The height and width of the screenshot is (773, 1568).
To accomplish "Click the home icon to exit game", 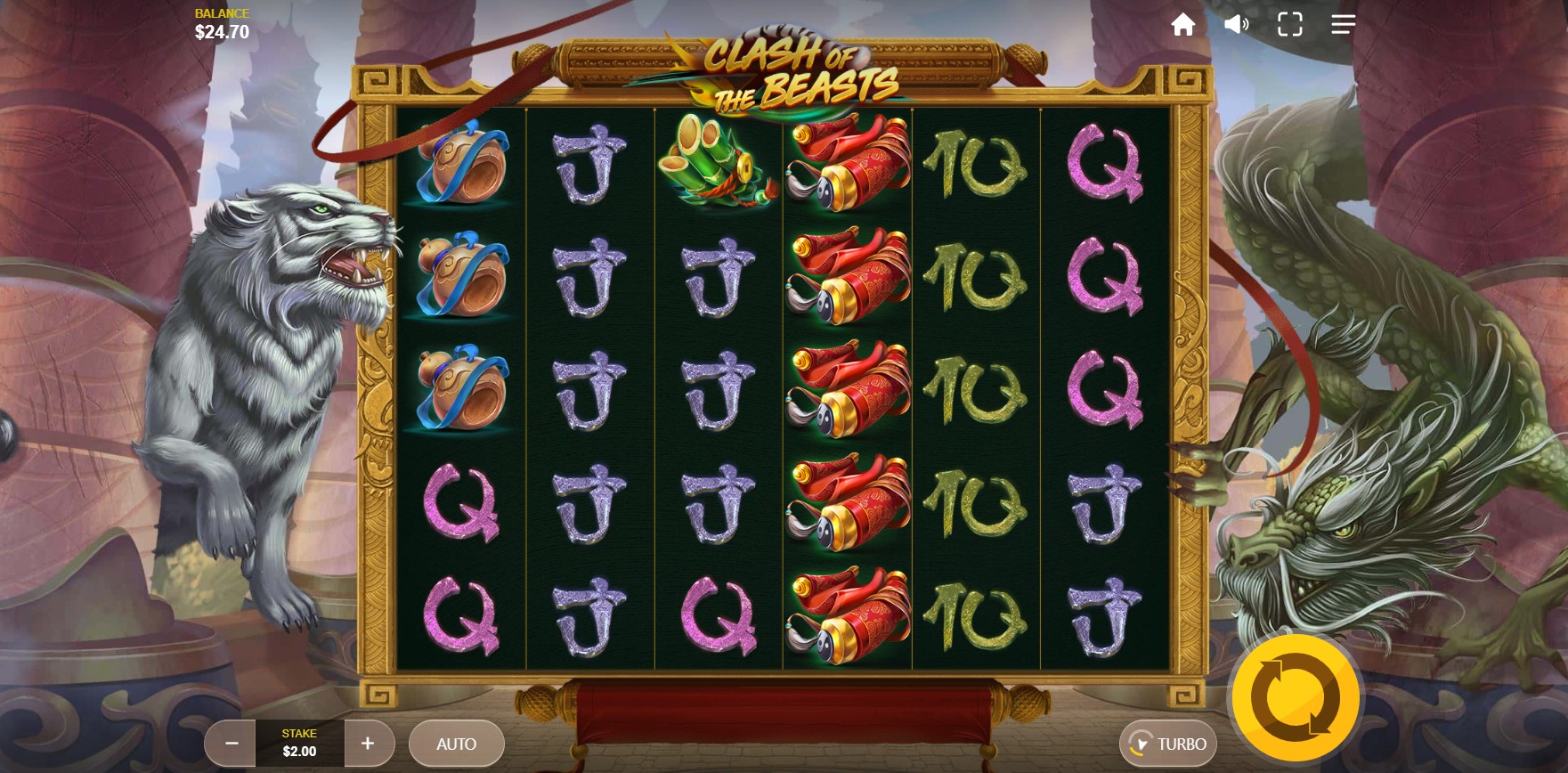I will [1186, 24].
